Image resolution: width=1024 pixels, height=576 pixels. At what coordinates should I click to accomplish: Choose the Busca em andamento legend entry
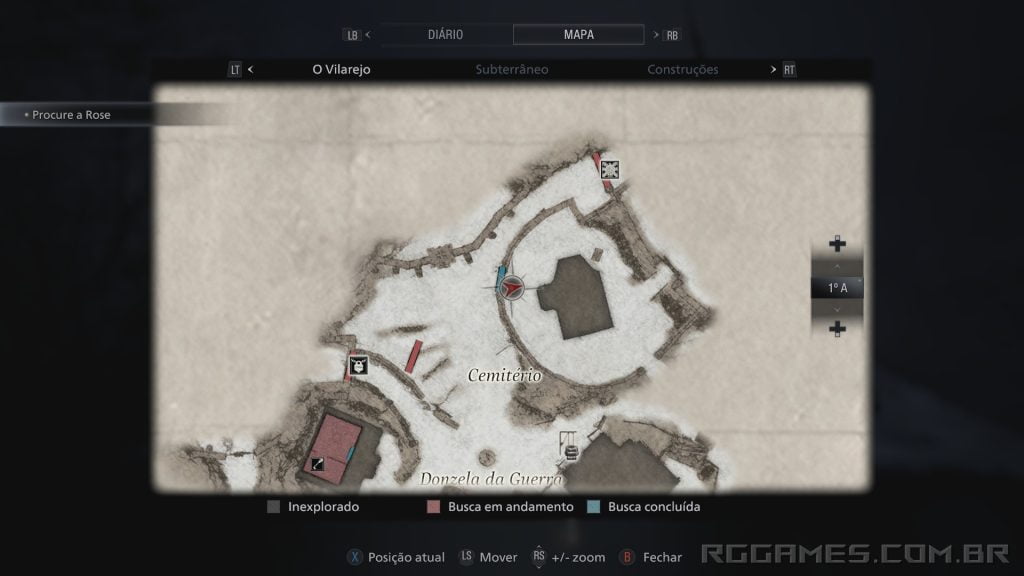pyautogui.click(x=501, y=507)
